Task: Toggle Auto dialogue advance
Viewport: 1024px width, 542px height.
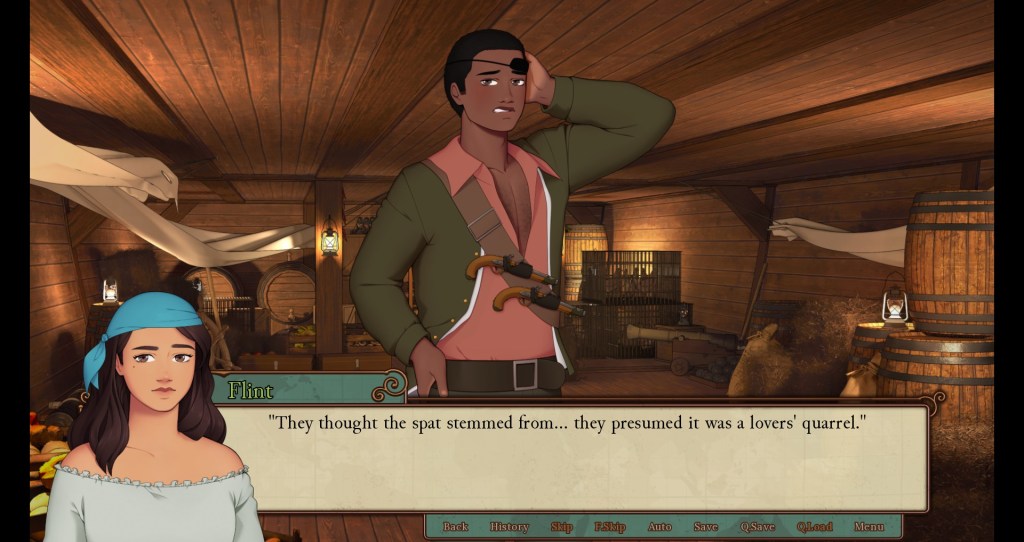Action: click(x=659, y=527)
